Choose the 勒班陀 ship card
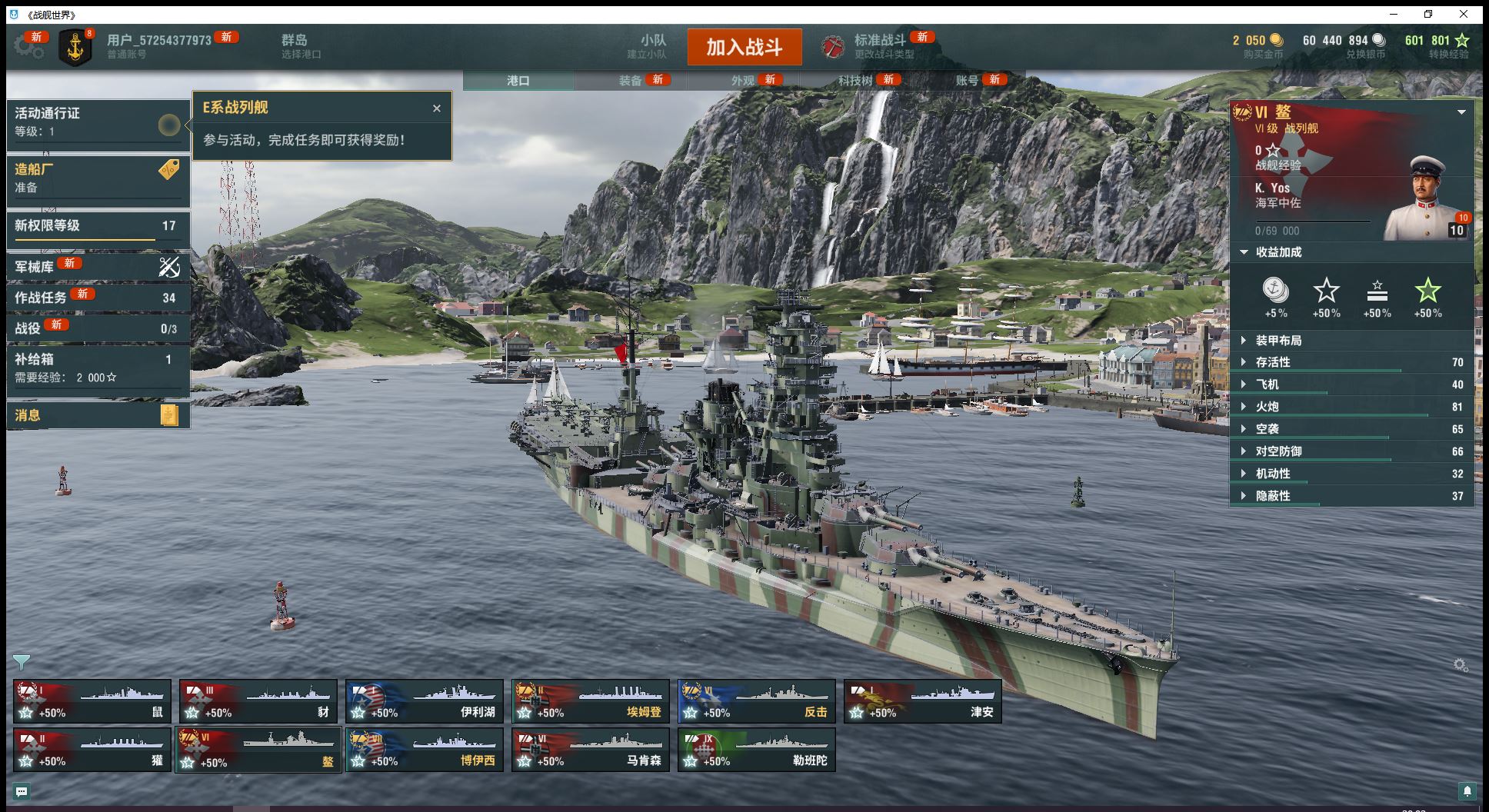 (x=757, y=750)
